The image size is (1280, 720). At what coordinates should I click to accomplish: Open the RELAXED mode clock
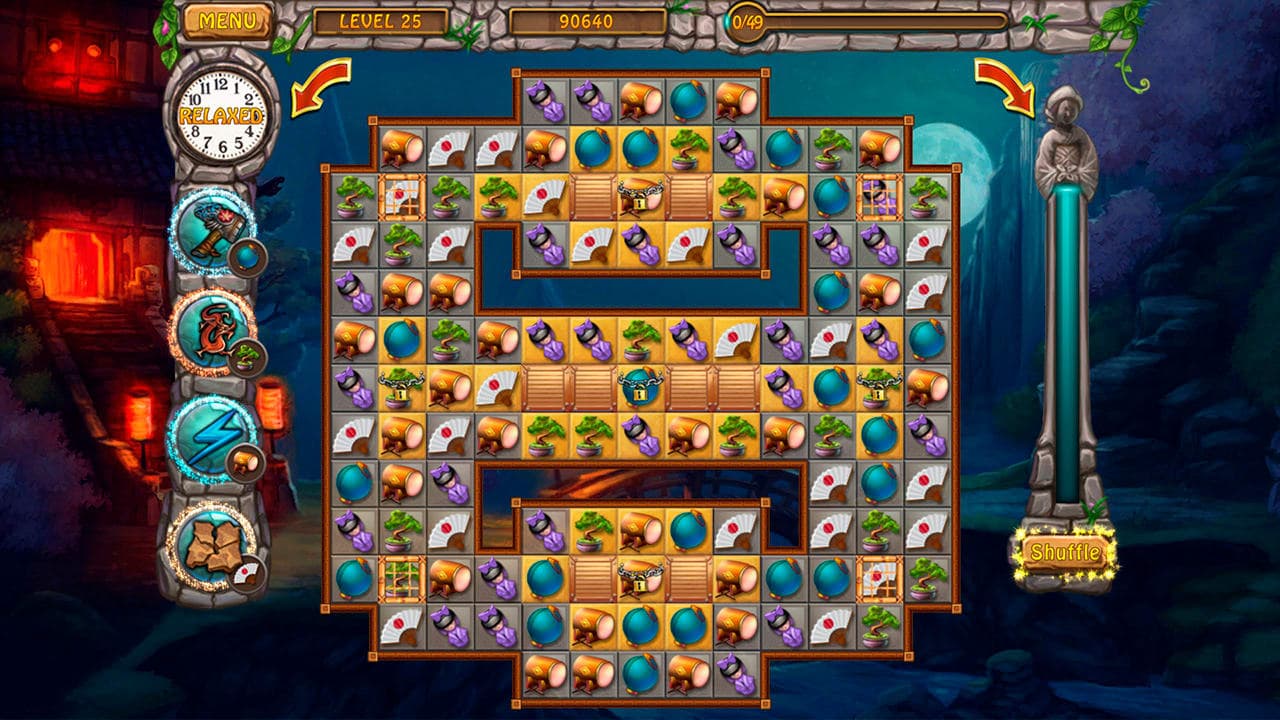click(220, 113)
